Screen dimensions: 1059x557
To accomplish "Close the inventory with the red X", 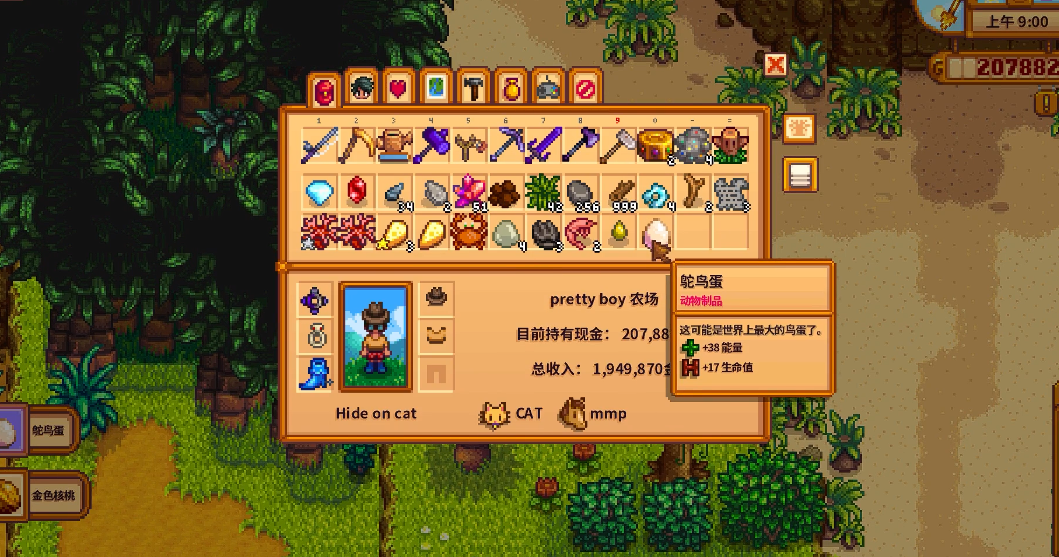I will 775,65.
